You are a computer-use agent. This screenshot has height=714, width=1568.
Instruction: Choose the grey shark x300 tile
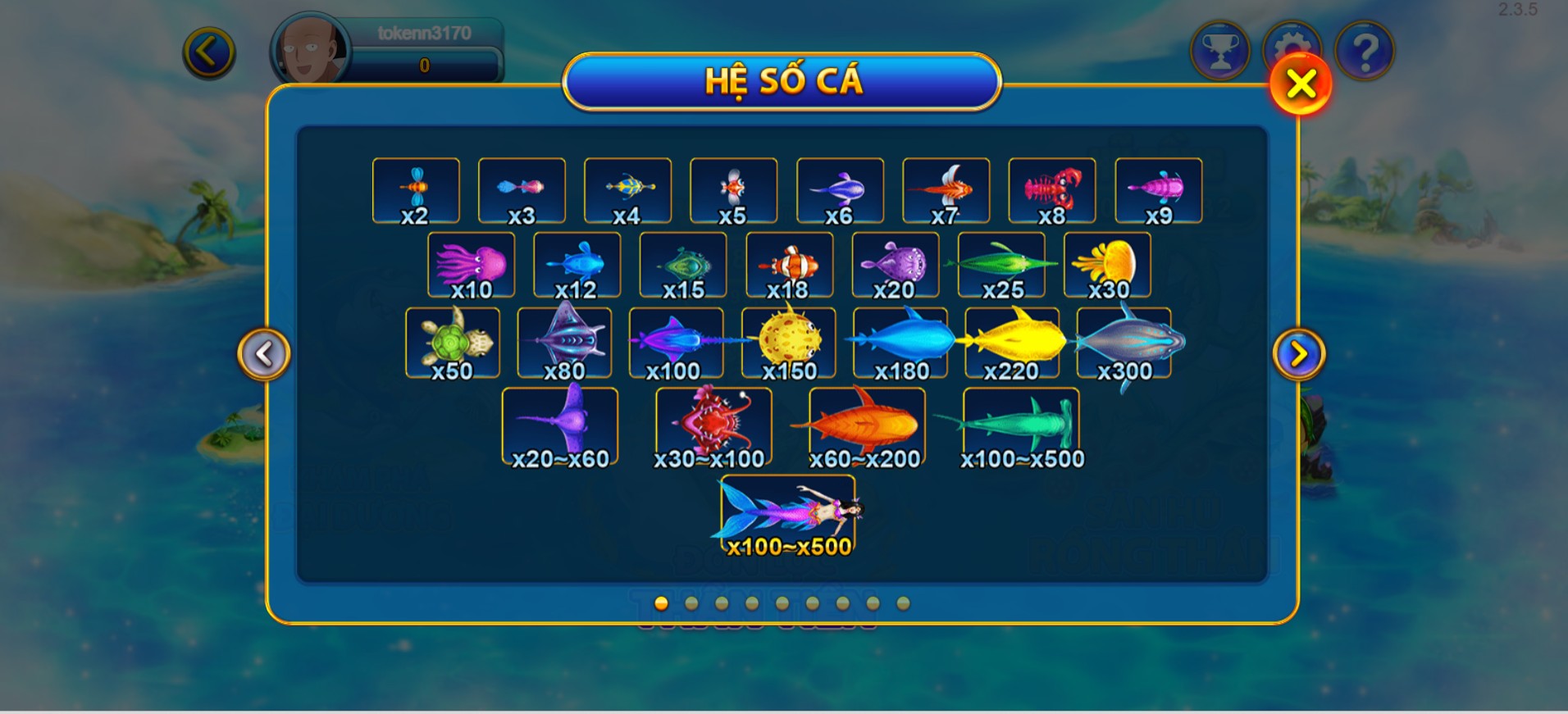pyautogui.click(x=1124, y=343)
